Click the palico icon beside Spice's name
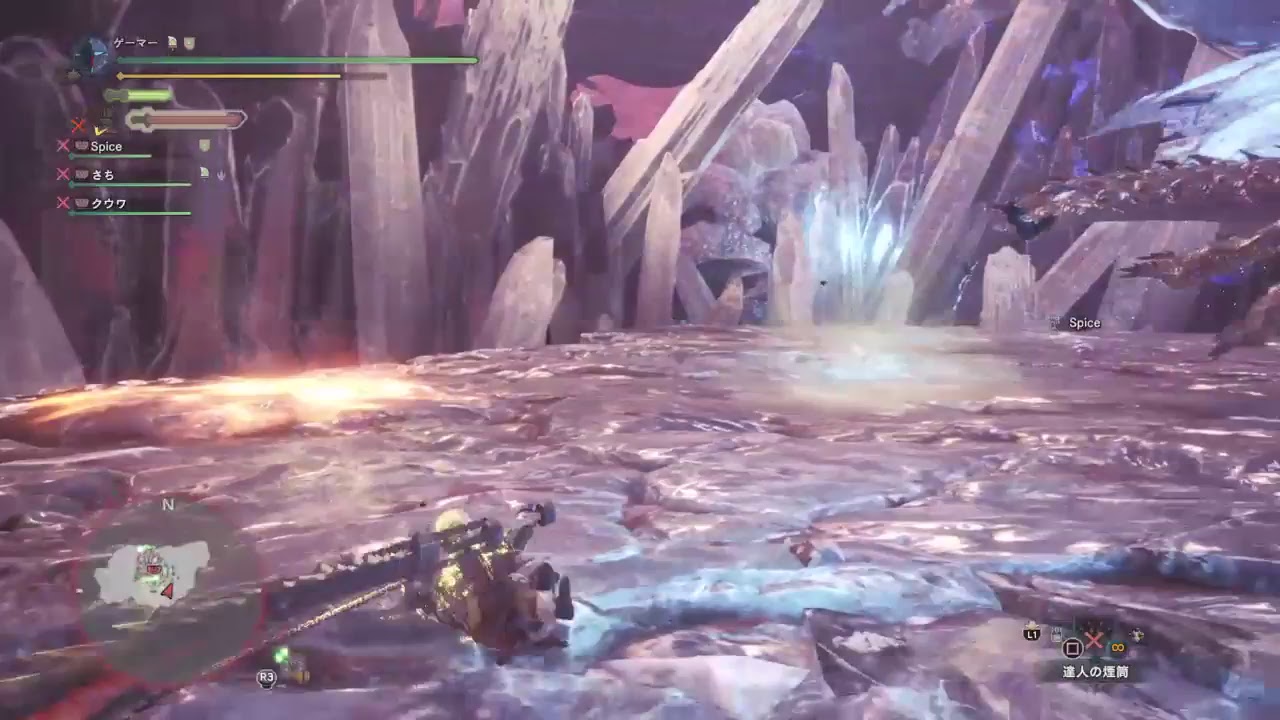This screenshot has height=720, width=1280. [x=82, y=147]
